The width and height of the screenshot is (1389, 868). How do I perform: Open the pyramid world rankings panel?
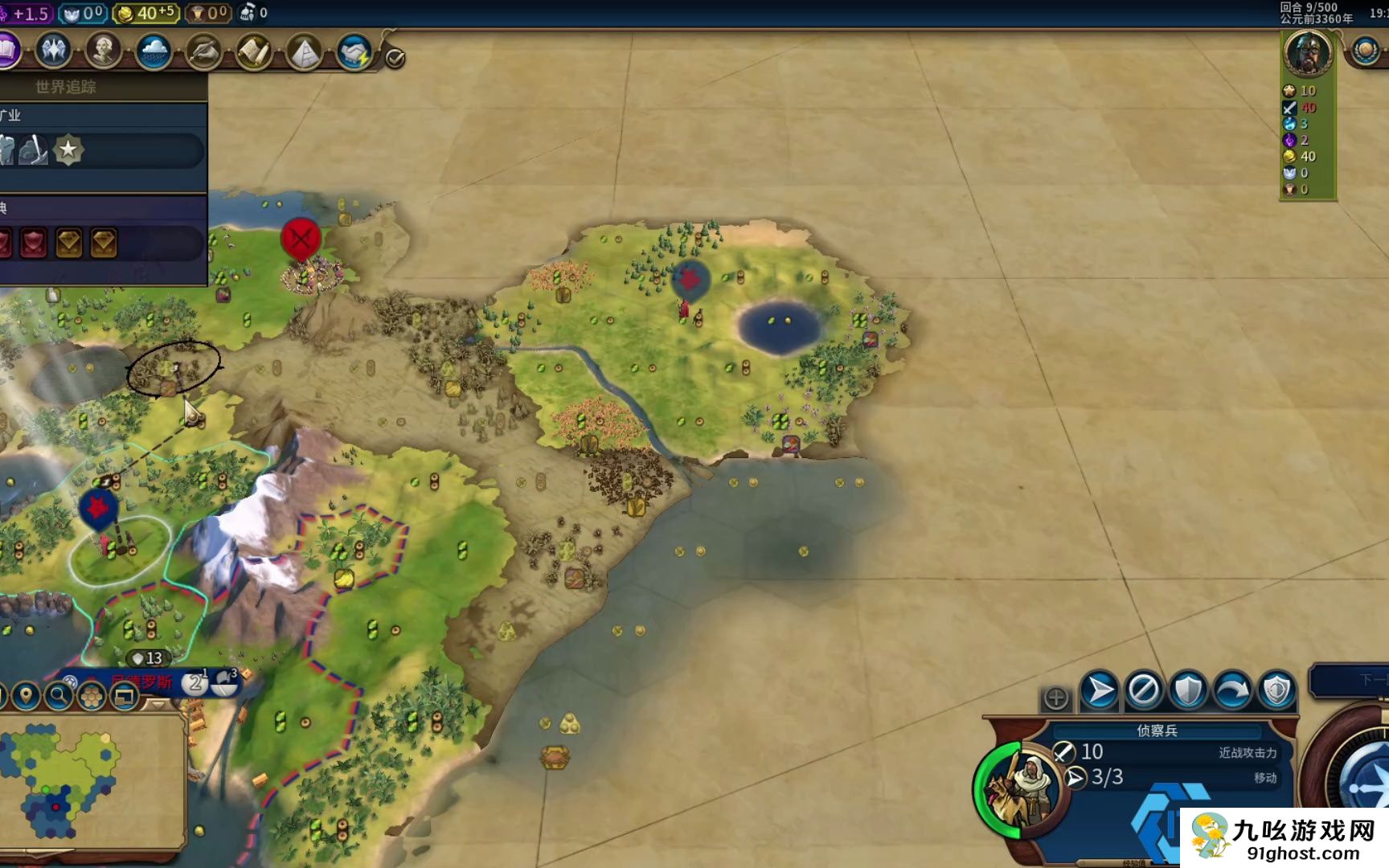pyautogui.click(x=304, y=52)
